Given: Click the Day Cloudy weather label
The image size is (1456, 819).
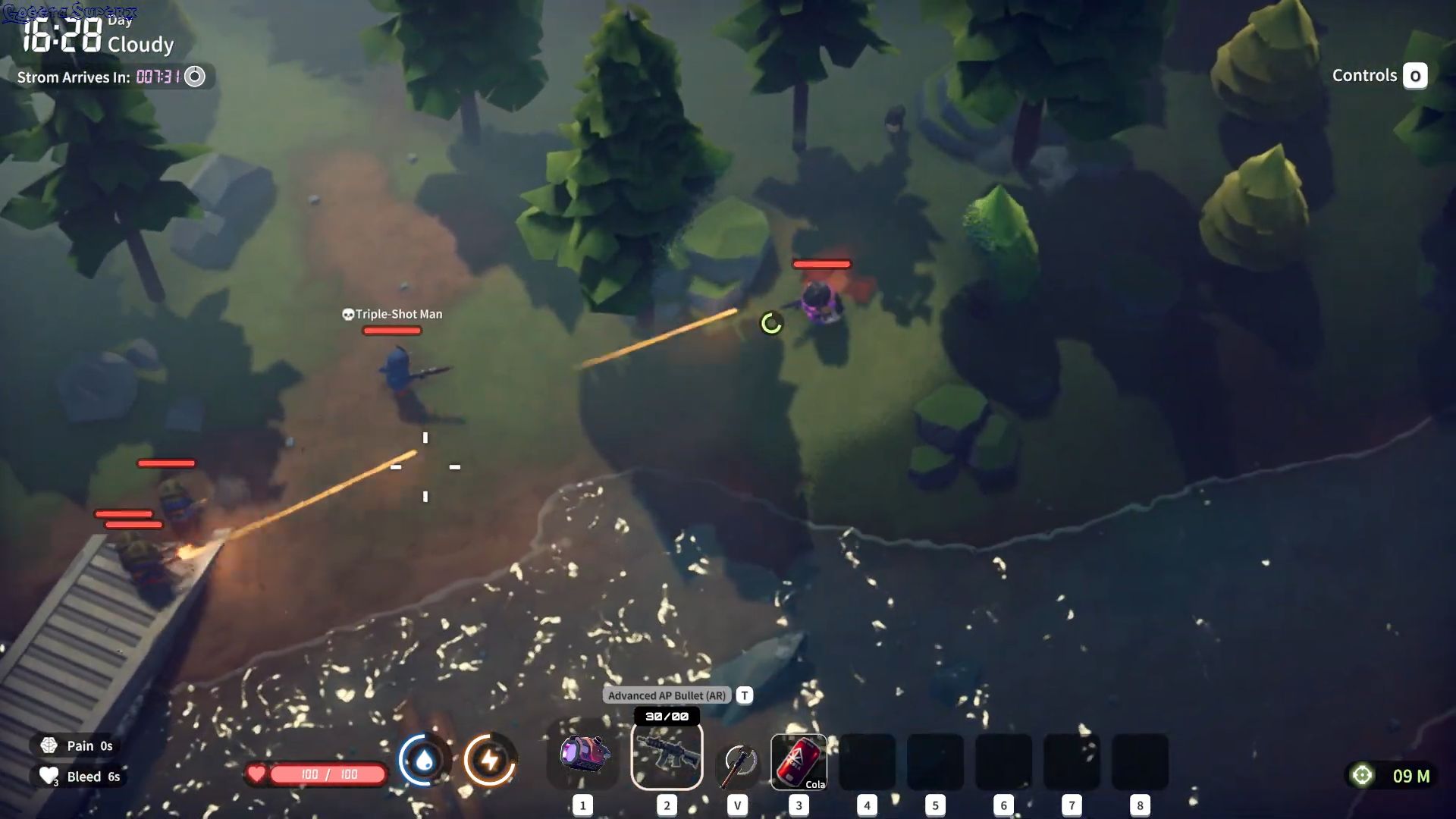Looking at the screenshot, I should pyautogui.click(x=140, y=34).
